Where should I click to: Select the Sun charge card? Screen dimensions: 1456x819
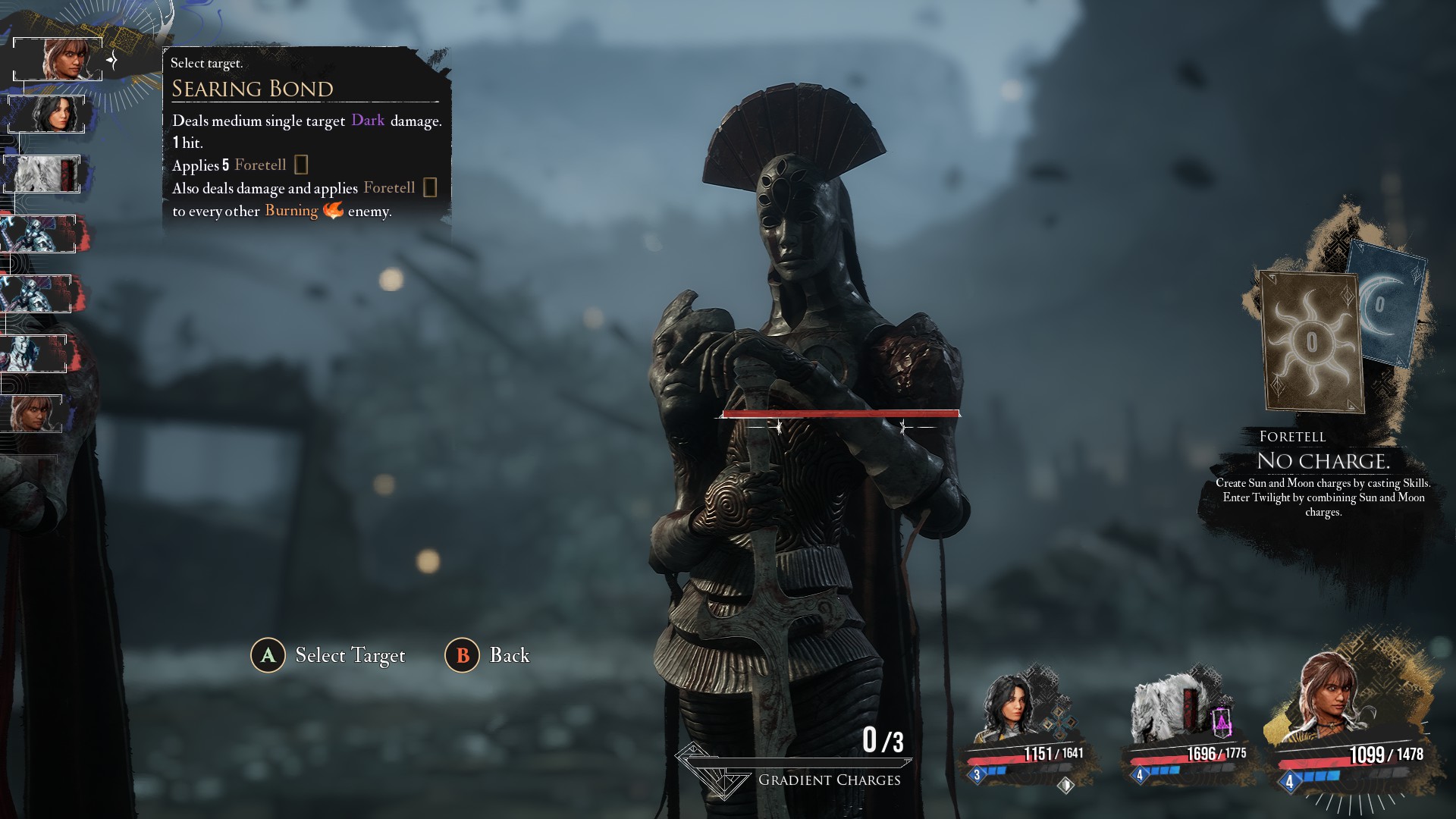(x=1310, y=341)
